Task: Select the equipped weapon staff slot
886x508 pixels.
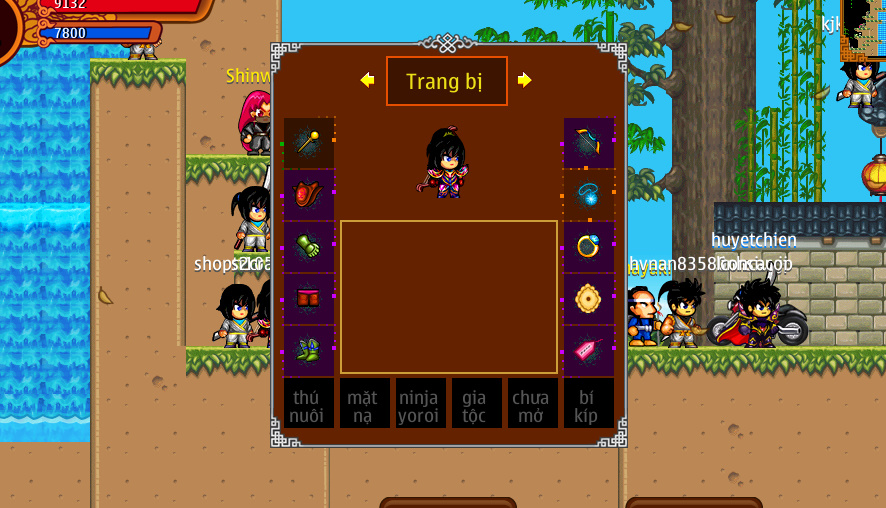Action: point(308,143)
